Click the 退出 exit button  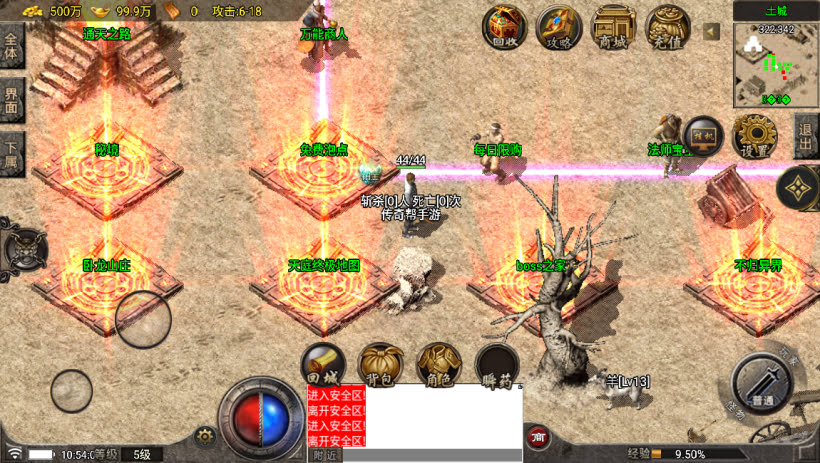point(807,137)
